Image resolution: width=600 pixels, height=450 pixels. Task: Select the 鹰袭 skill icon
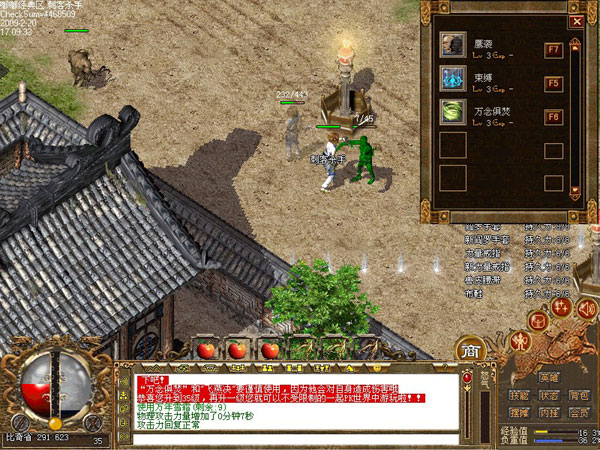452,45
